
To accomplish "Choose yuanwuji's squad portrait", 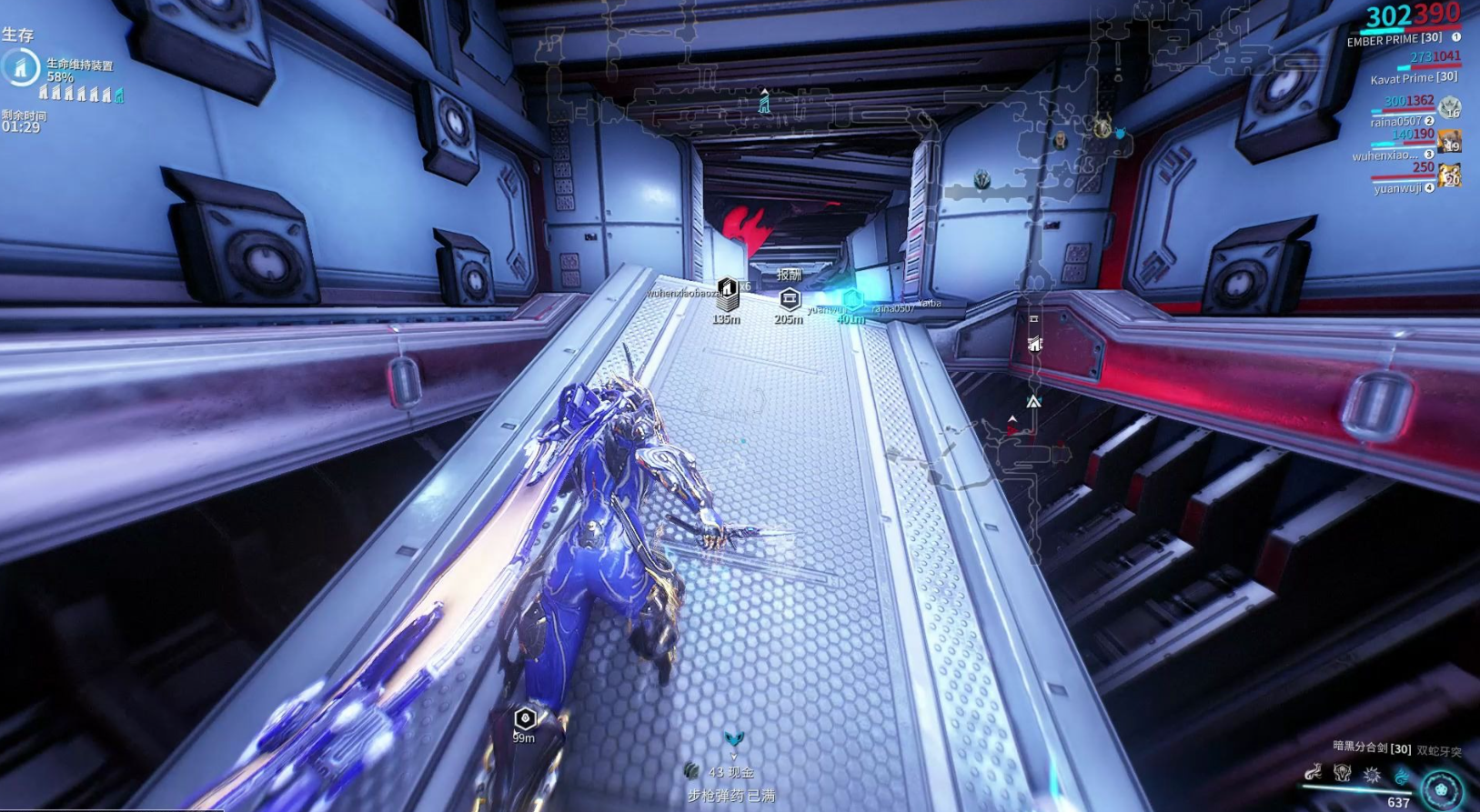I will (1449, 175).
